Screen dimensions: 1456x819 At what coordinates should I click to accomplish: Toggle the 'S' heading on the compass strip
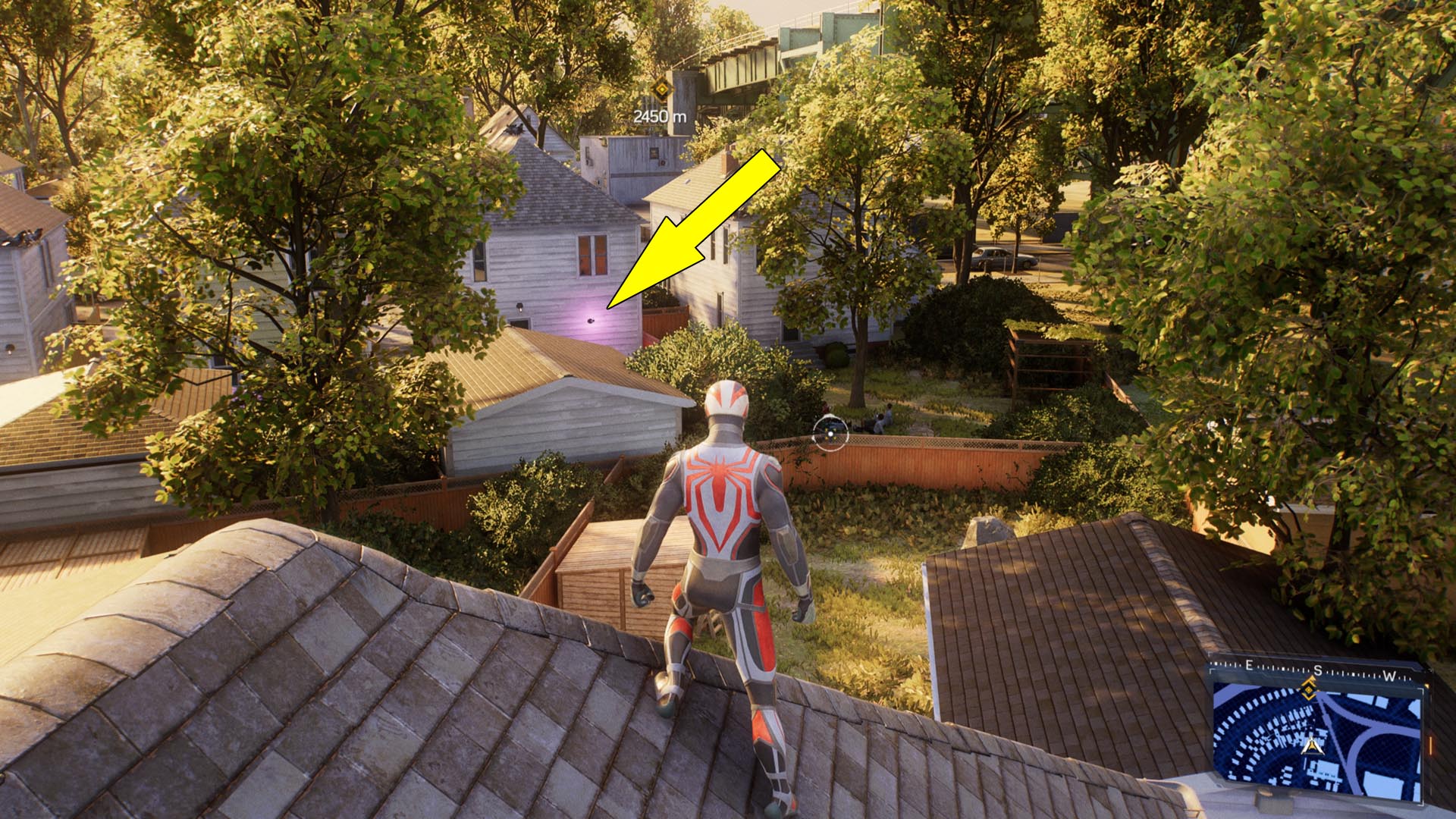click(1318, 670)
